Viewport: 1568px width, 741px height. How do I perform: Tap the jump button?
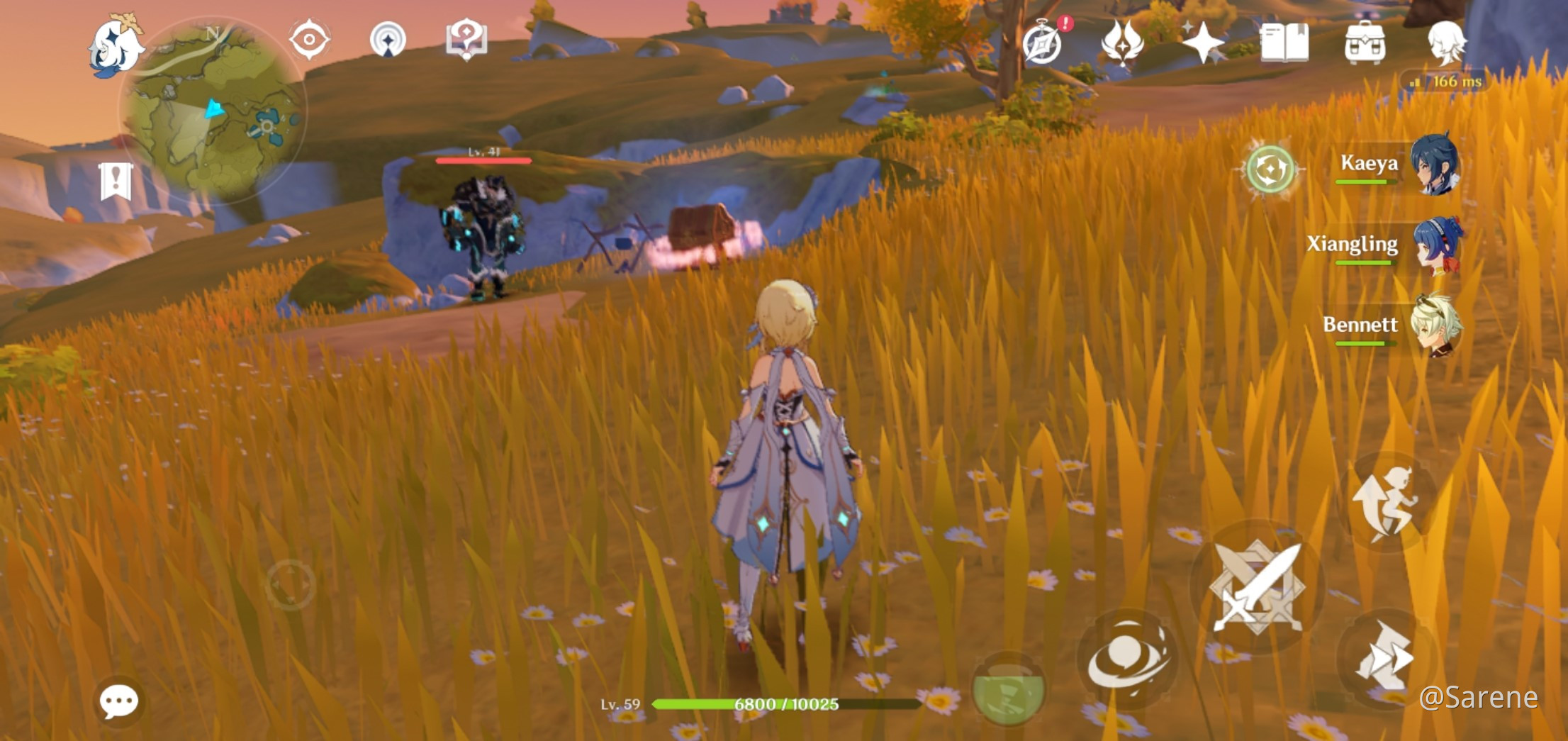pyautogui.click(x=1386, y=503)
